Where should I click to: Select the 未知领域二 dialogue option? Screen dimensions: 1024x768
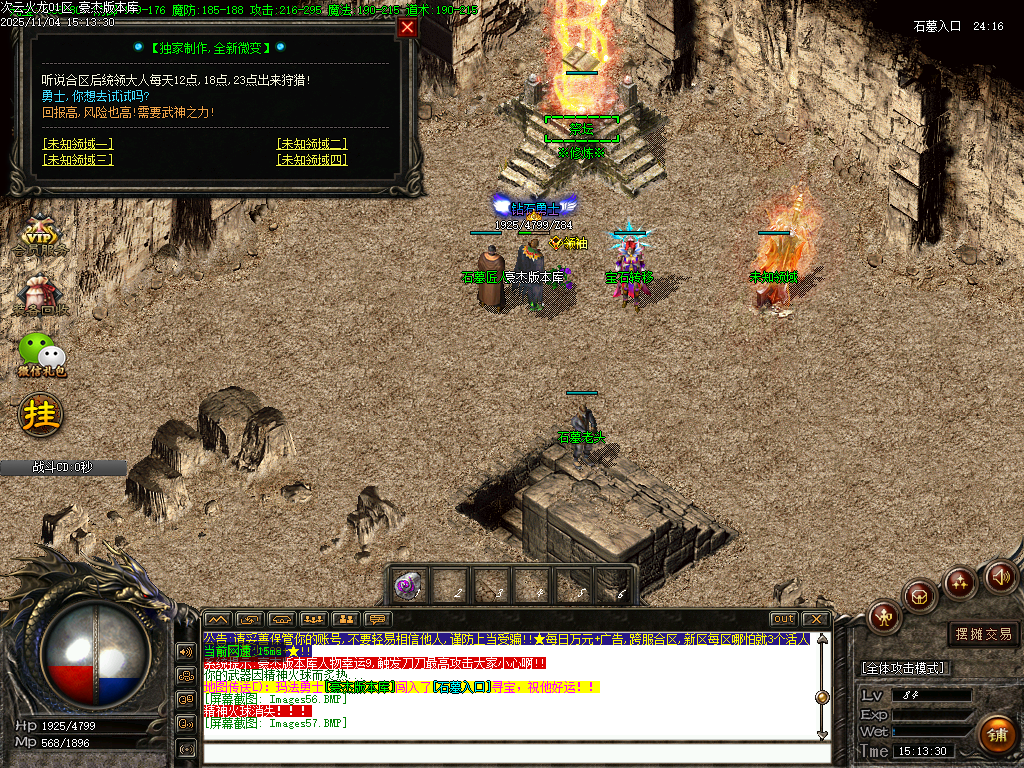pyautogui.click(x=312, y=144)
